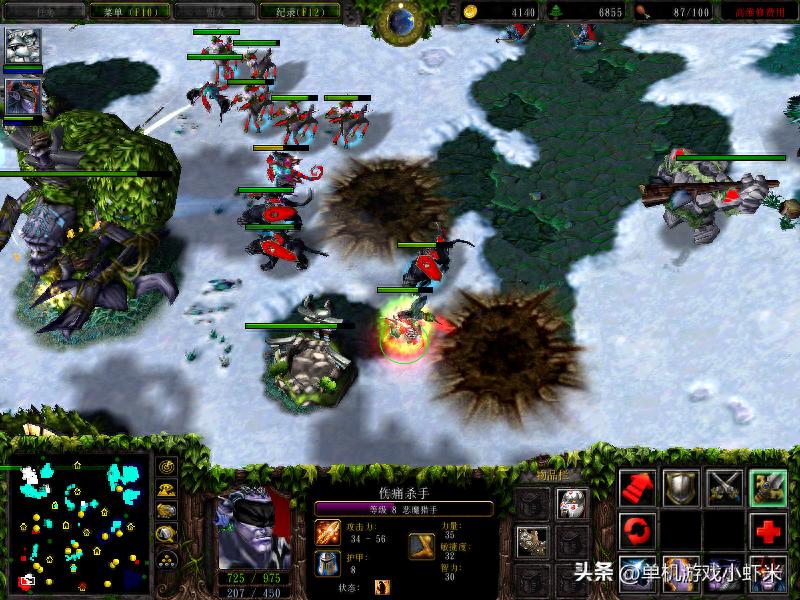Select the demon hunter hero icon
Screen dimensions: 800x600
(x=21, y=96)
